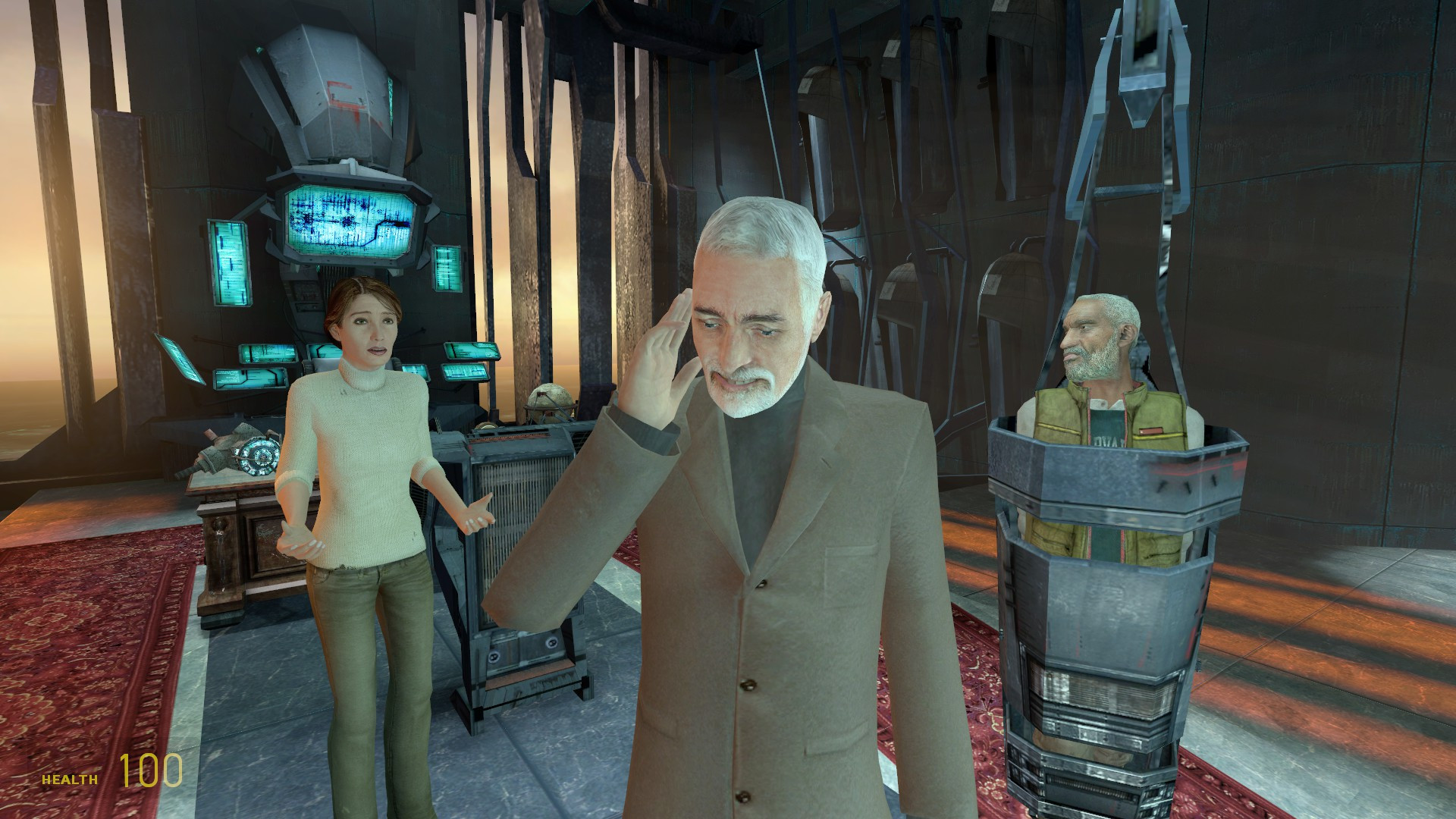Select the globe sitting on the desk

coord(552,402)
